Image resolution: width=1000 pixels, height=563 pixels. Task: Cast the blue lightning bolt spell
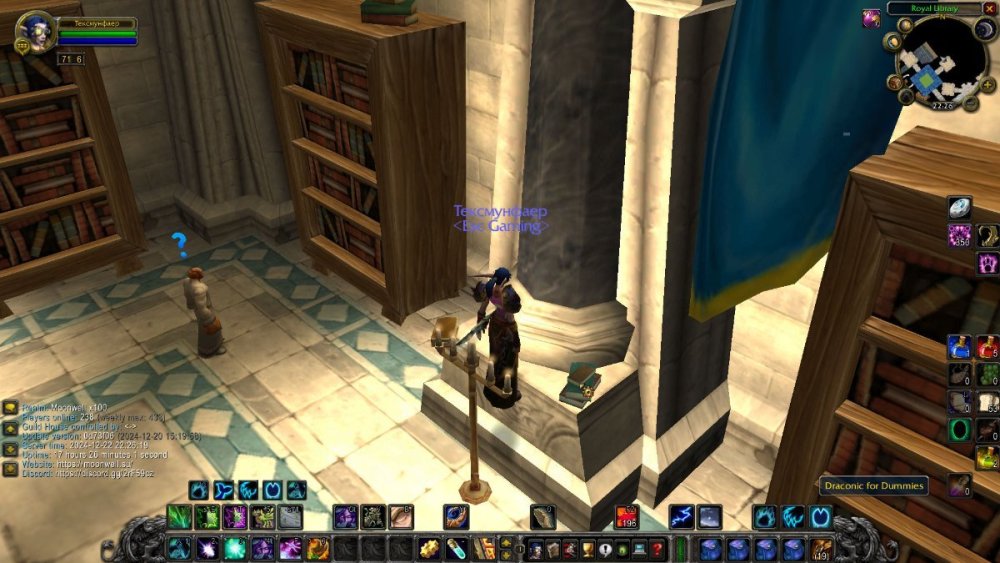pyautogui.click(x=683, y=517)
